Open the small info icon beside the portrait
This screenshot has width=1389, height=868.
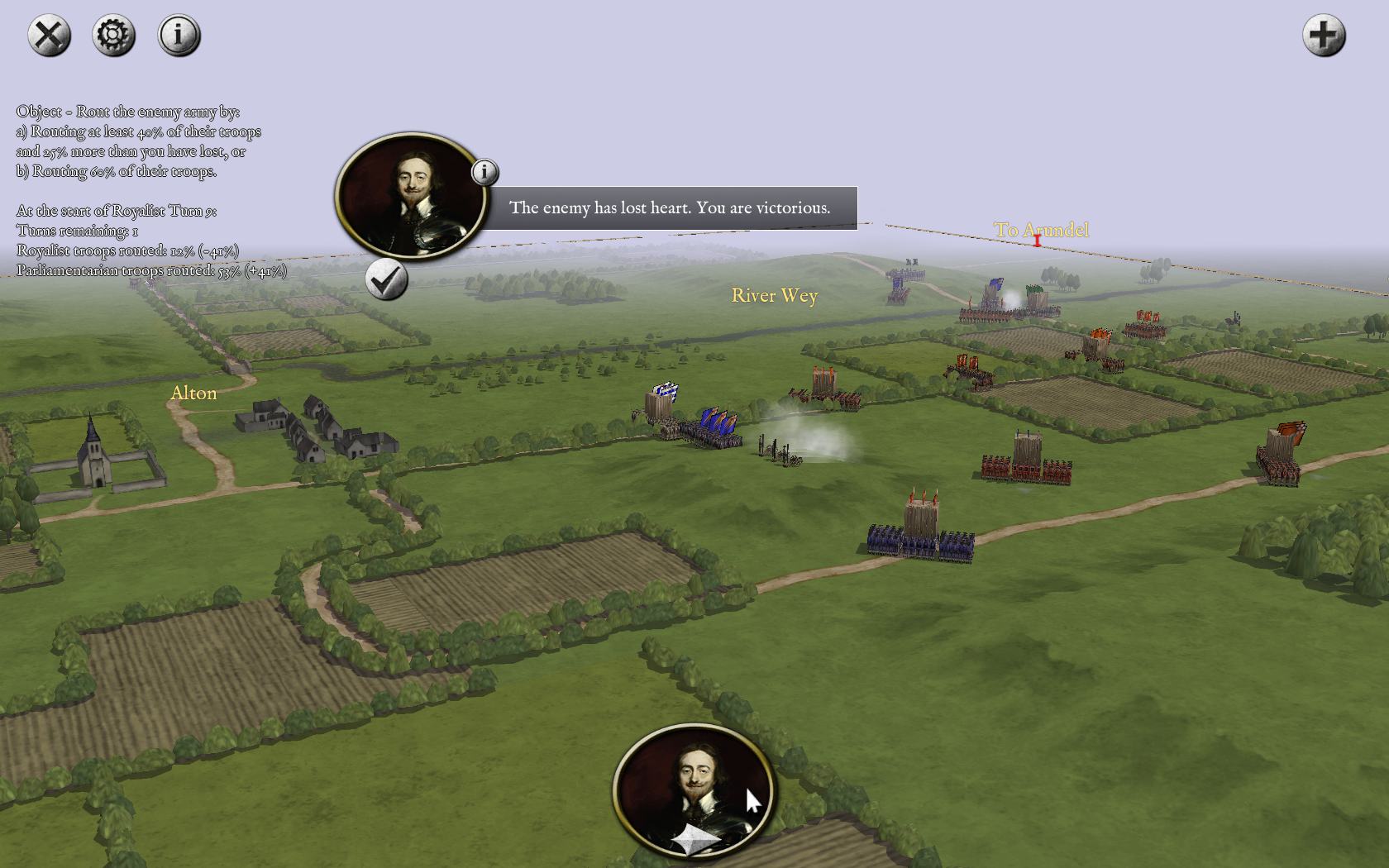pos(484,172)
